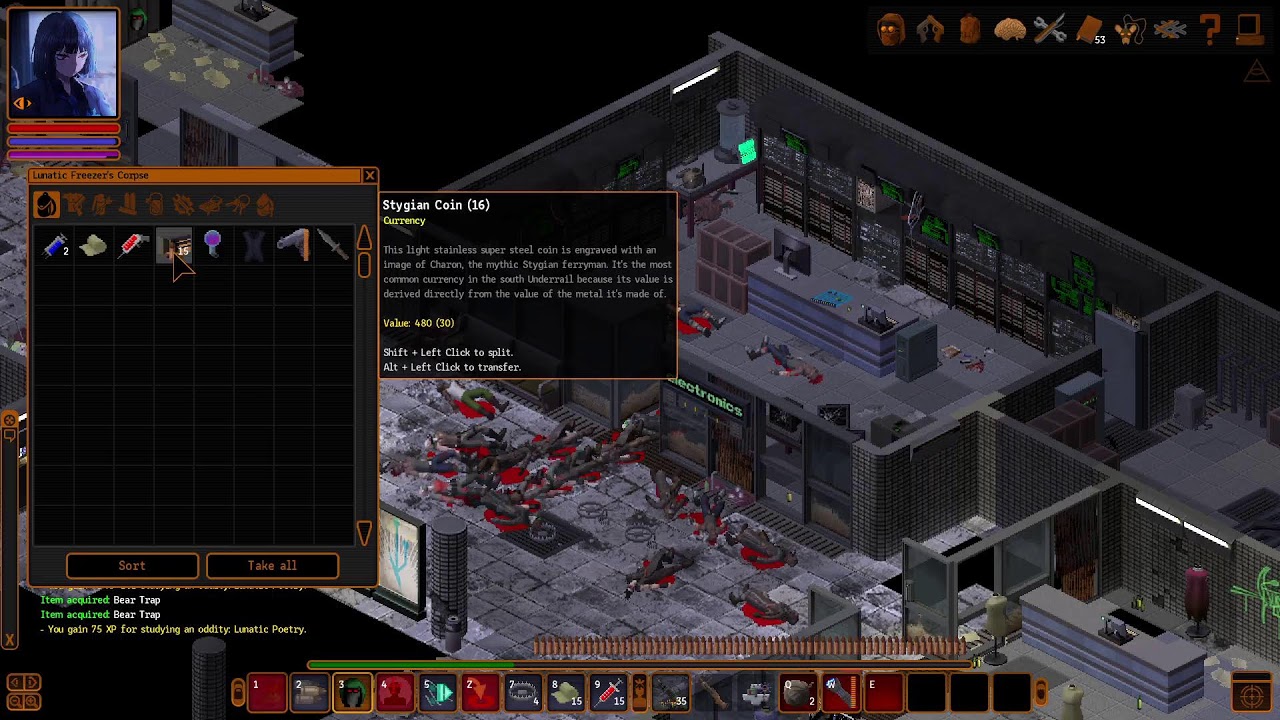Image resolution: width=1280 pixels, height=720 pixels.
Task: Close the Lunatic Freezer's Corpse window
Action: pyautogui.click(x=370, y=176)
